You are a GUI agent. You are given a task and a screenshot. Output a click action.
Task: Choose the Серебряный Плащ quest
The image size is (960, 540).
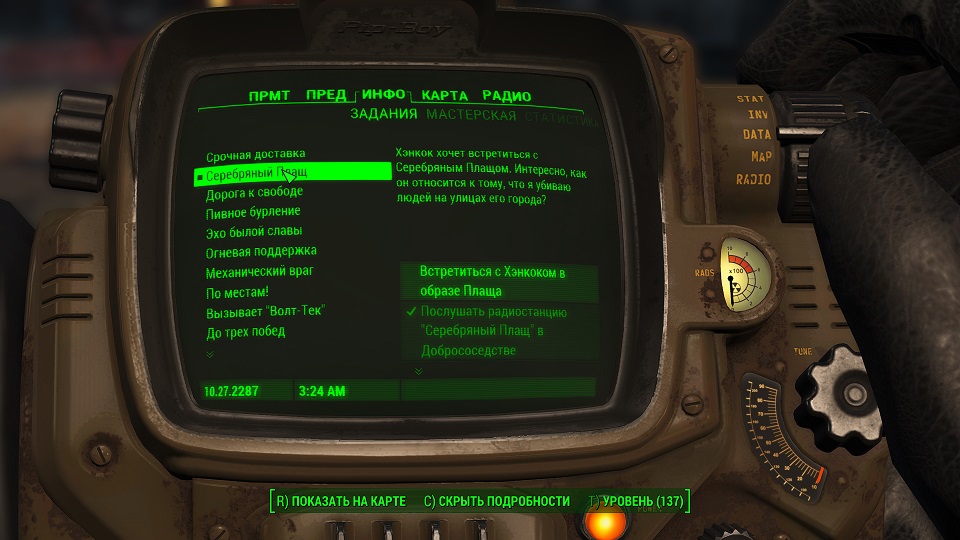pyautogui.click(x=256, y=174)
